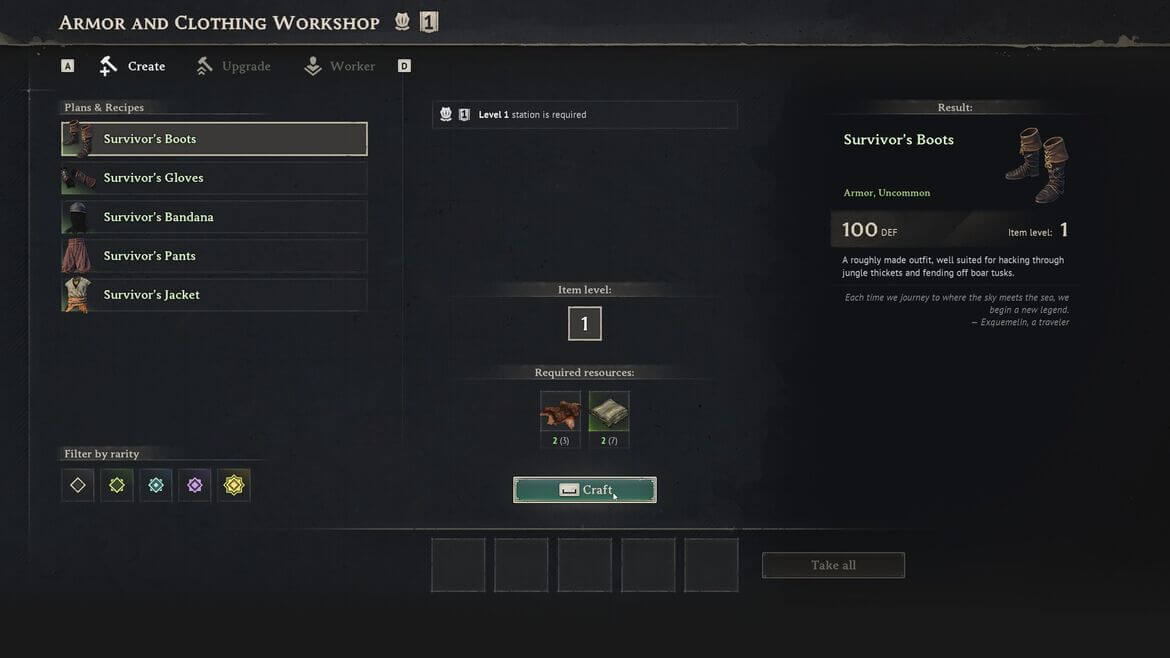Enable the purple rarity filter
The height and width of the screenshot is (658, 1170).
coord(195,485)
